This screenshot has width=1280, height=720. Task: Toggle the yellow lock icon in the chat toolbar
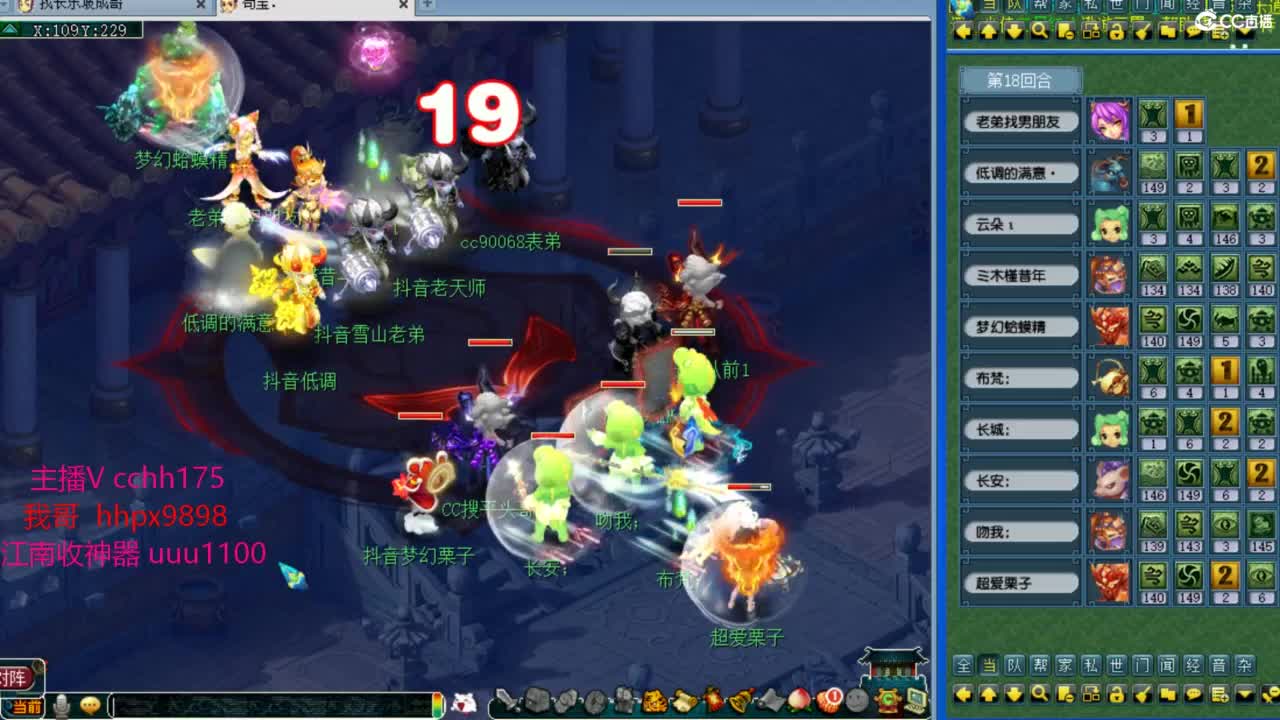pyautogui.click(x=1115, y=694)
